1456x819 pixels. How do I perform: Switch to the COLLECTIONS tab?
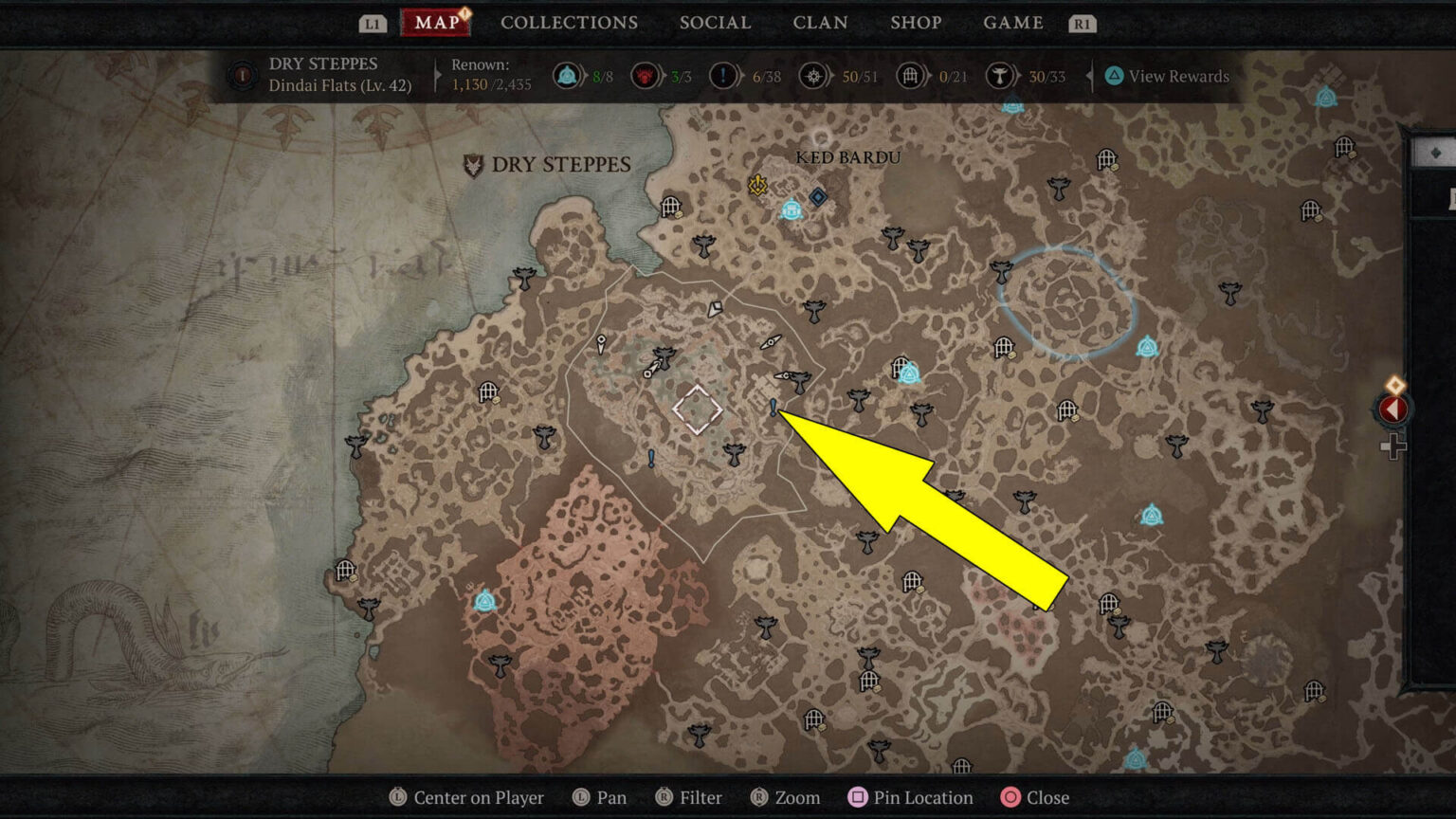click(569, 23)
